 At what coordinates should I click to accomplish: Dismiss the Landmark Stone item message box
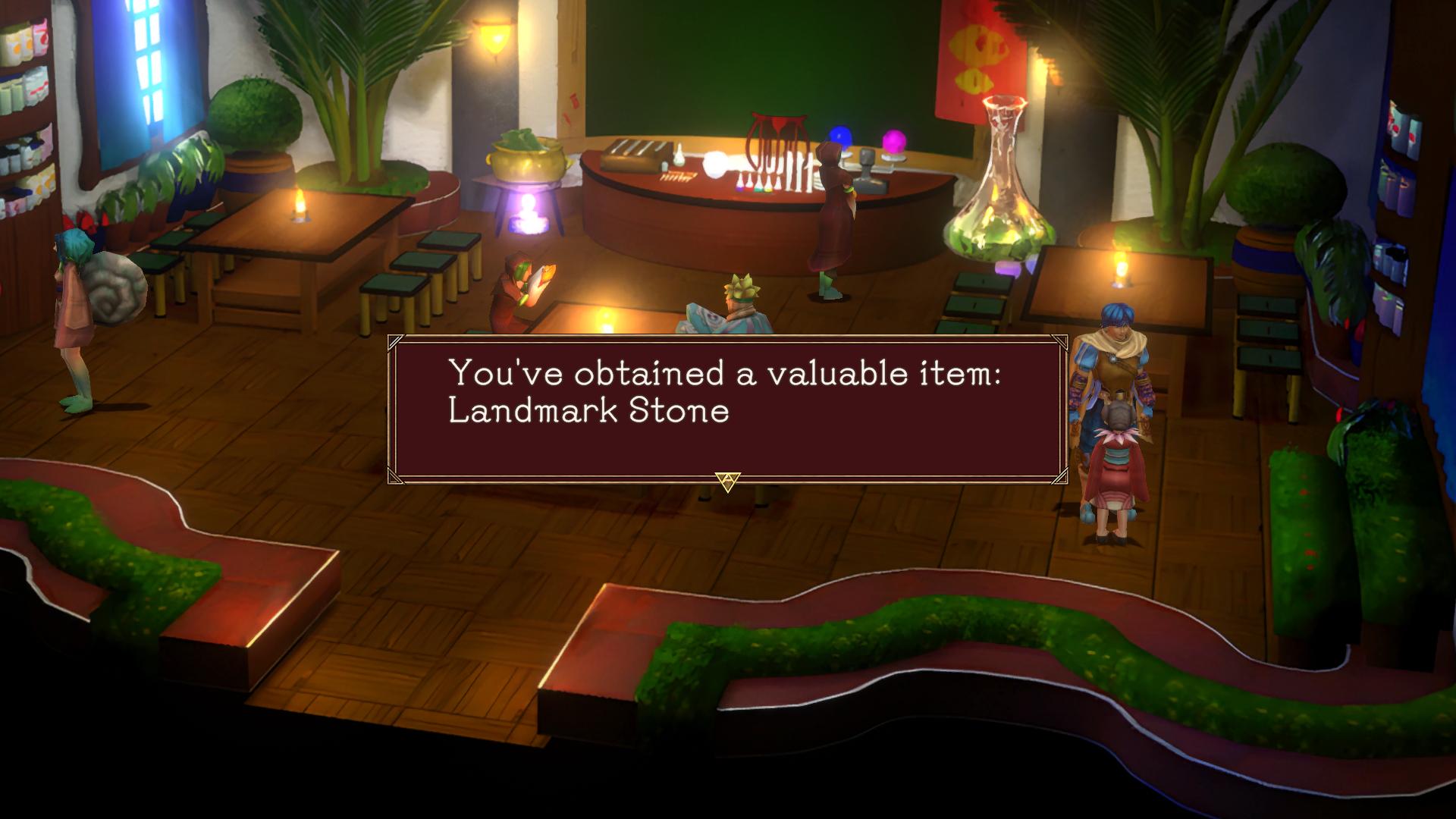point(727,481)
